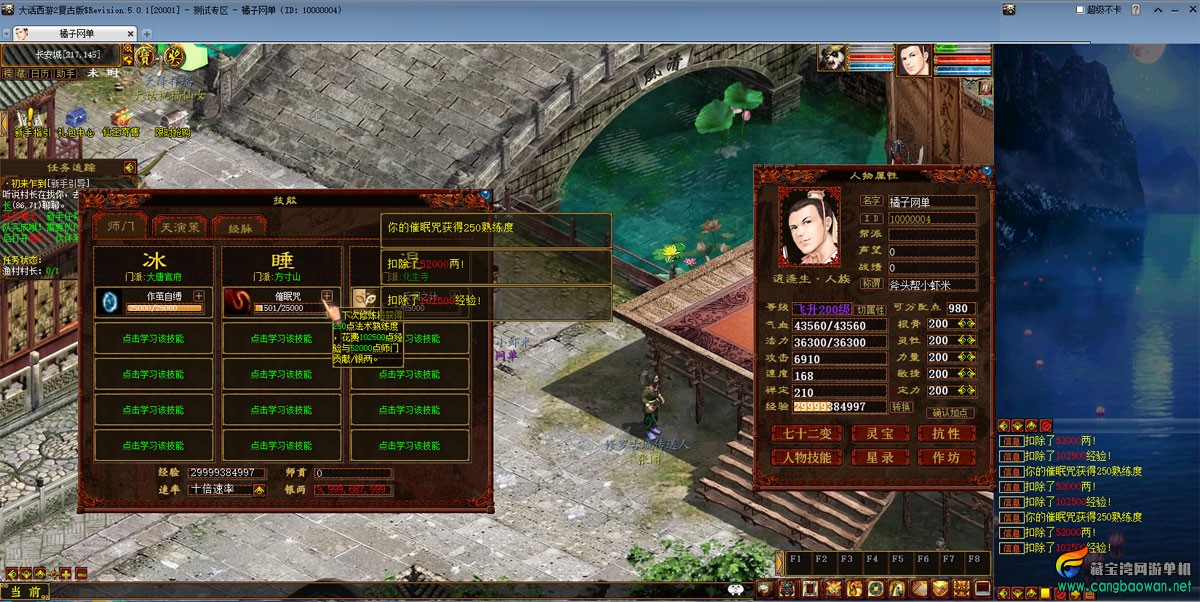This screenshot has height=602, width=1200.
Task: Close the 技能 skills window
Action: click(485, 196)
